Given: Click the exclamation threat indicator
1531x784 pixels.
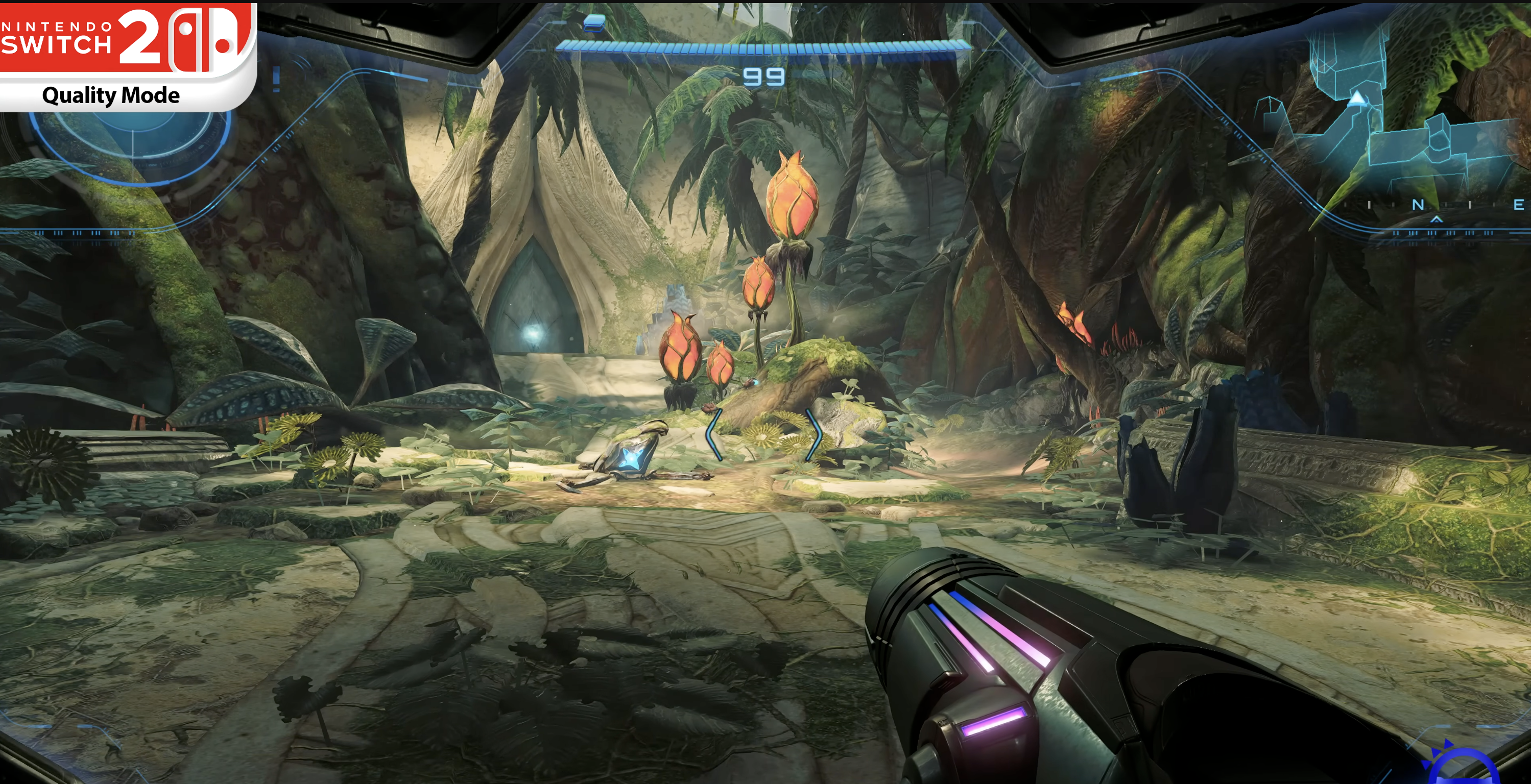Looking at the screenshot, I should click(x=276, y=79).
